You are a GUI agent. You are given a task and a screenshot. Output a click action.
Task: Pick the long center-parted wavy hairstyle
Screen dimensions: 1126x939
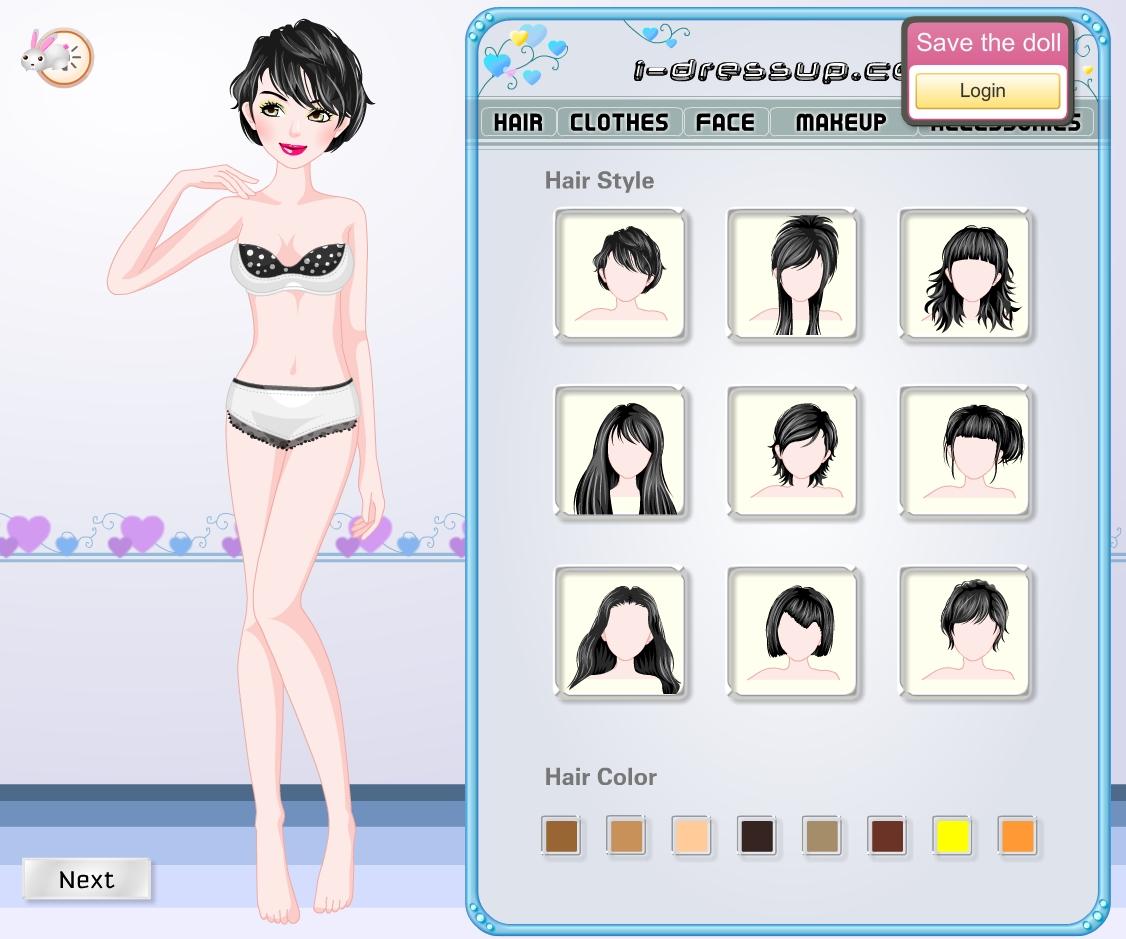(x=621, y=632)
